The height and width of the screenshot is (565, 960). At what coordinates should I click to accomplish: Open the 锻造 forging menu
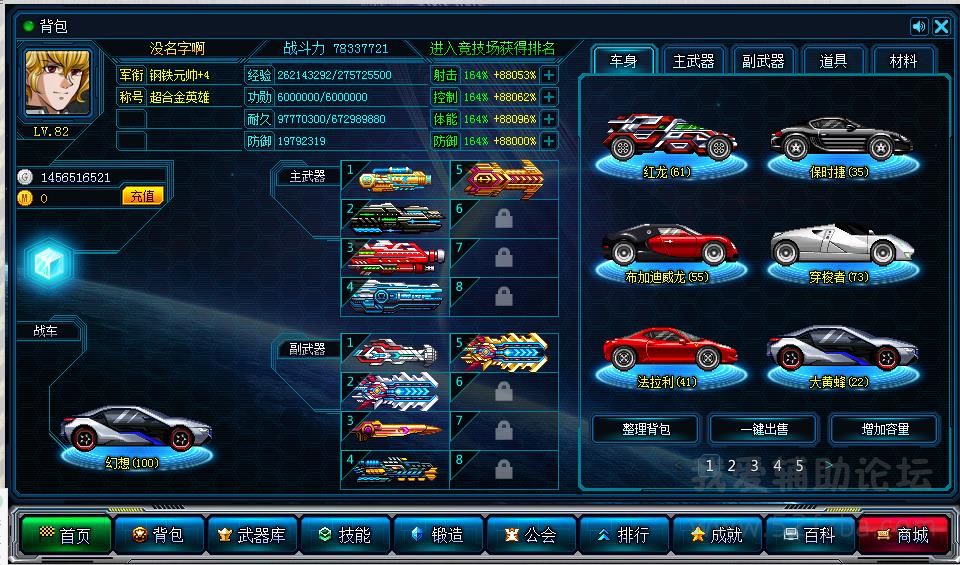click(438, 535)
